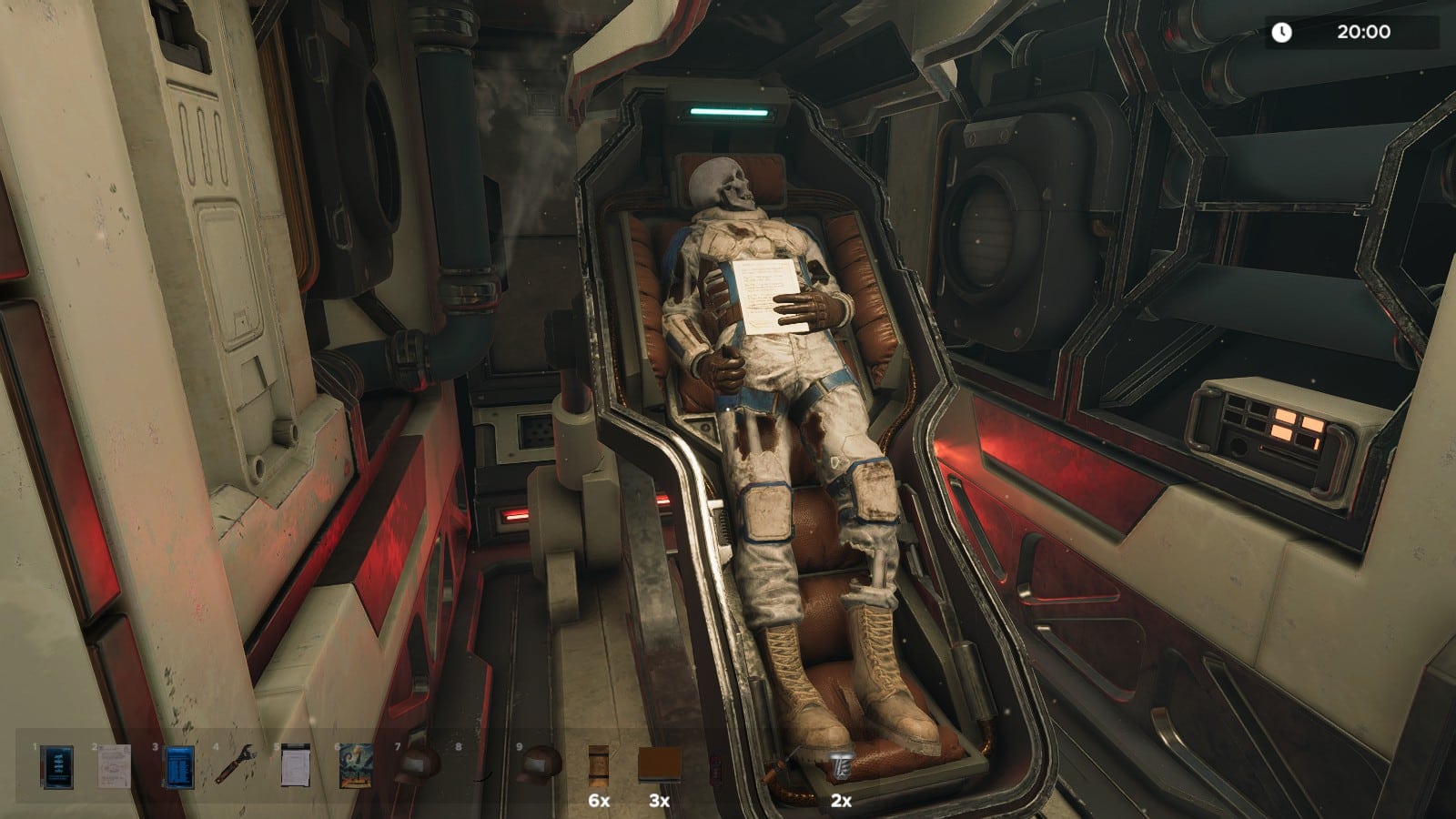Image resolution: width=1456 pixels, height=819 pixels.
Task: Select the clipboard in slot 5
Action: tap(296, 765)
